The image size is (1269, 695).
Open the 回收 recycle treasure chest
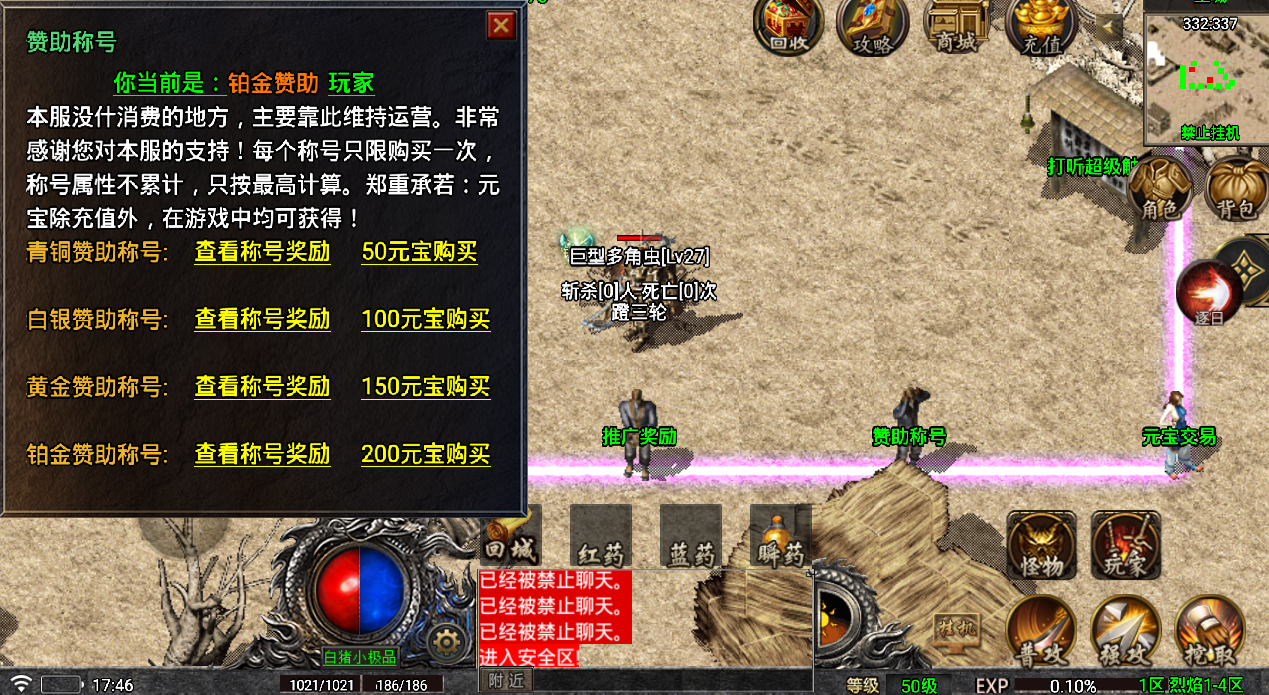click(787, 25)
